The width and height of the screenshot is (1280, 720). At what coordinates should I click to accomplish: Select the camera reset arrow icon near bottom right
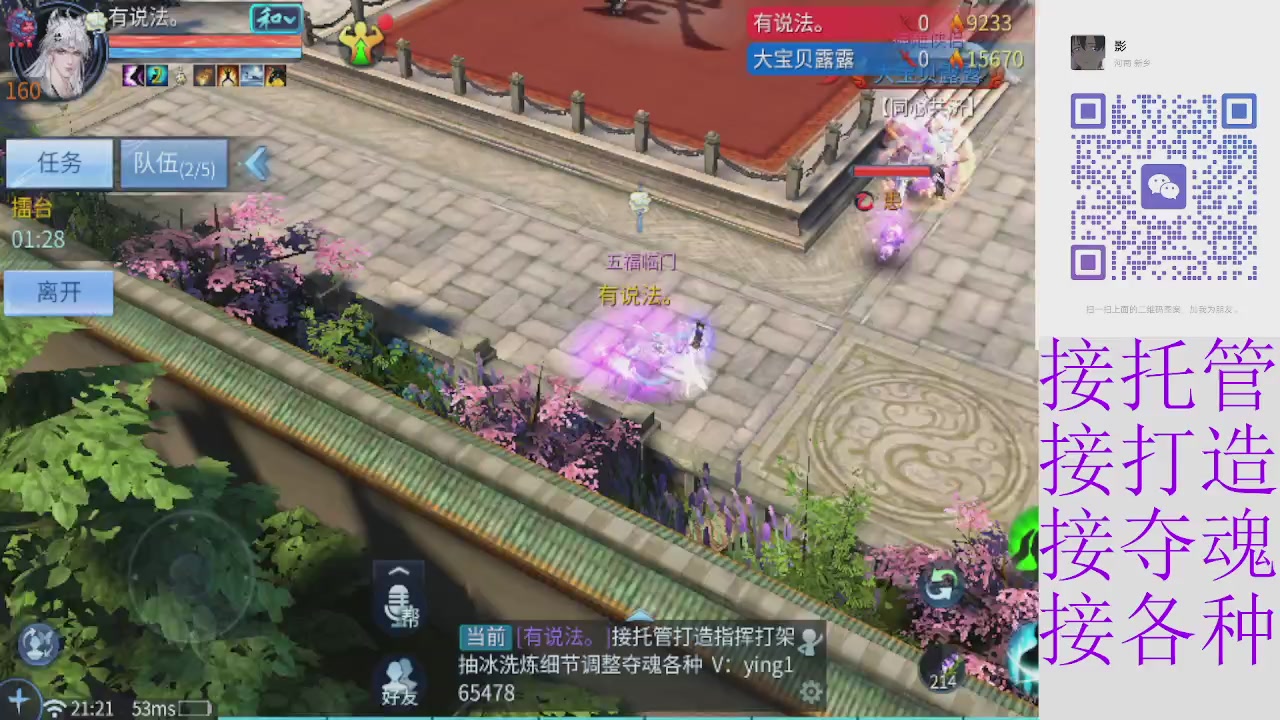pyautogui.click(x=940, y=588)
